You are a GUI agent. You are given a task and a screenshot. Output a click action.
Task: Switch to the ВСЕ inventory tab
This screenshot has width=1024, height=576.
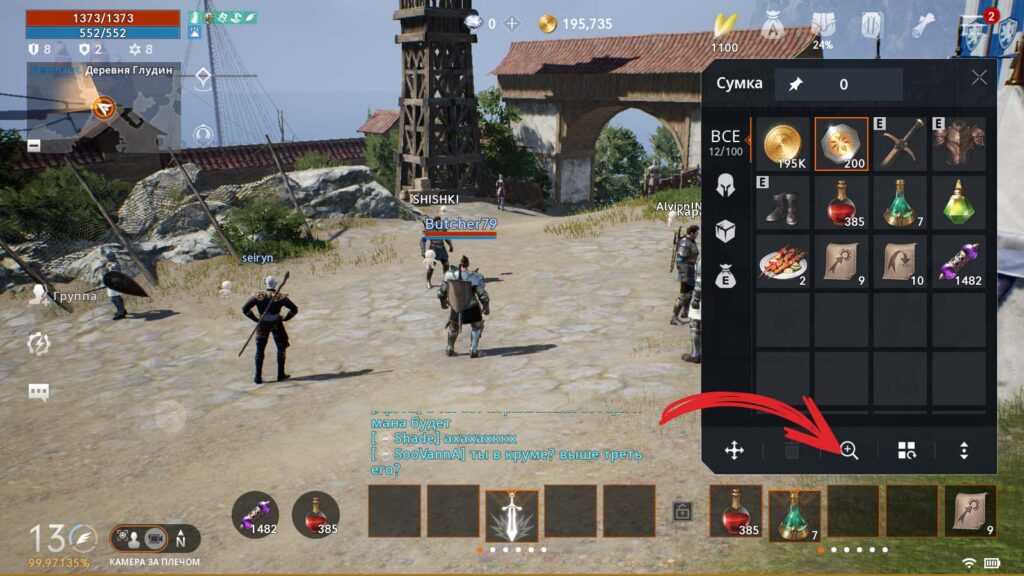click(726, 142)
